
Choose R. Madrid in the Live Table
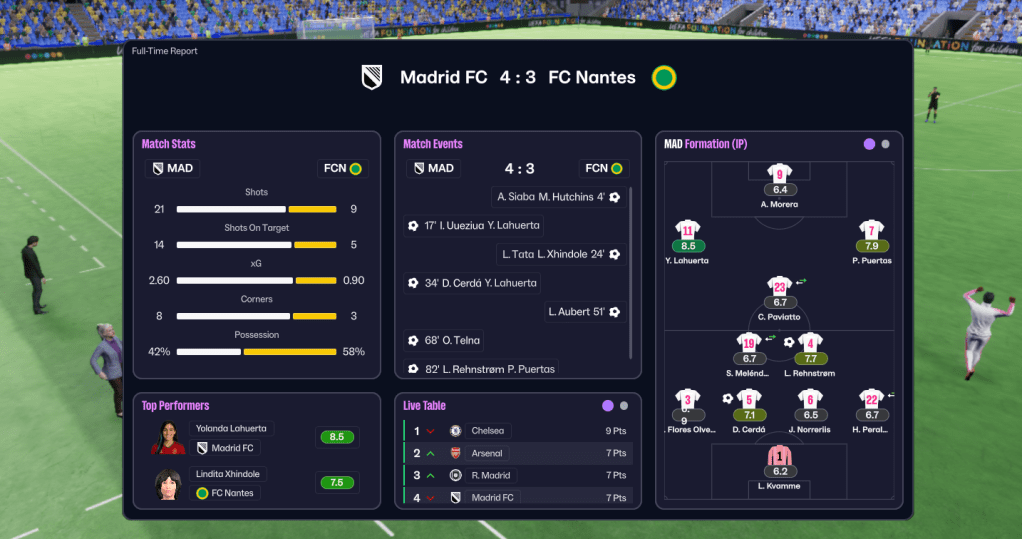click(x=491, y=475)
